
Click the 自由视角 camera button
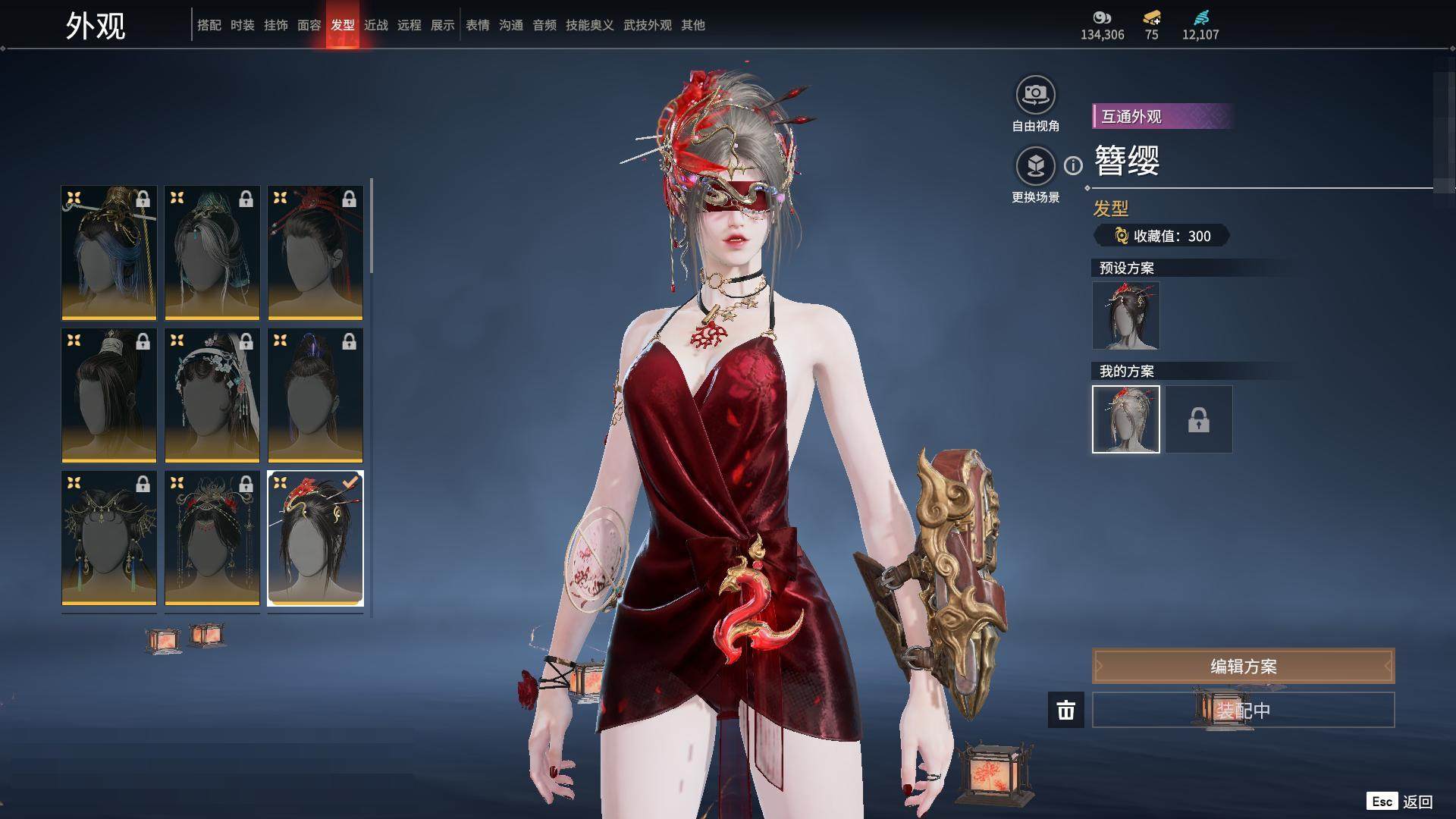click(1035, 96)
